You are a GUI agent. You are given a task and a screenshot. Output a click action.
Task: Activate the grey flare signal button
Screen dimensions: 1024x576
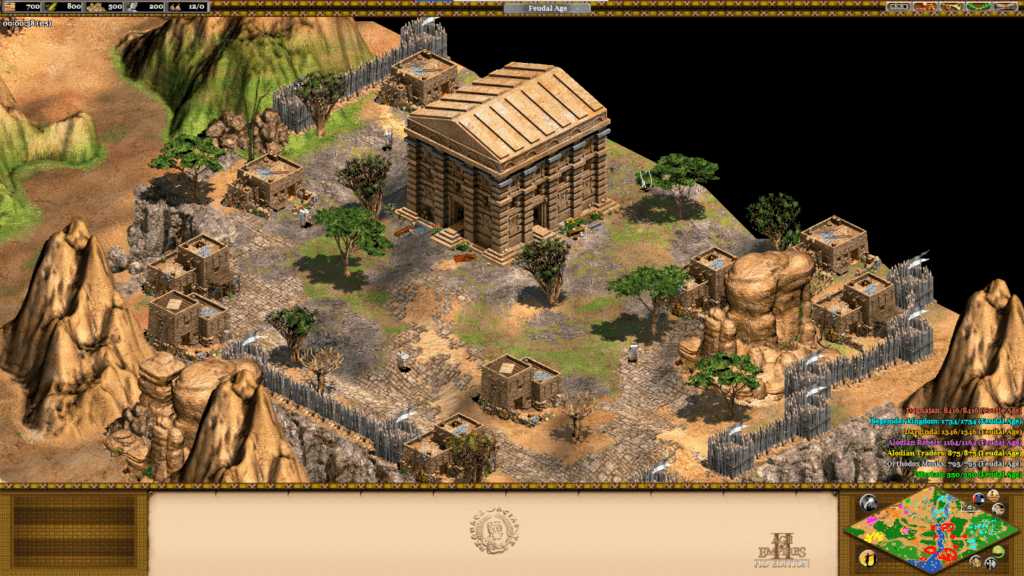(x=866, y=503)
